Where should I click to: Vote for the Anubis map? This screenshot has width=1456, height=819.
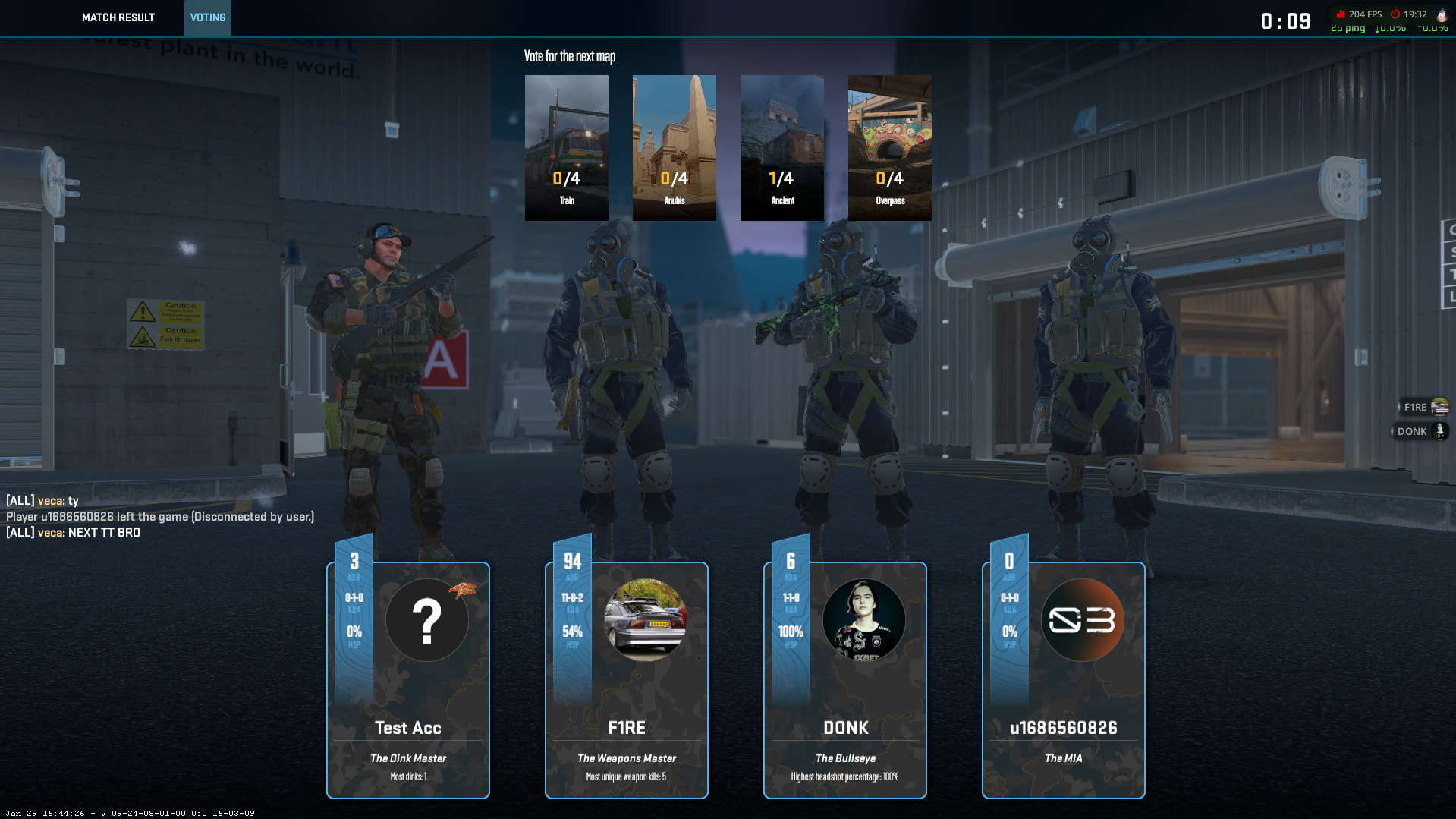click(x=674, y=147)
